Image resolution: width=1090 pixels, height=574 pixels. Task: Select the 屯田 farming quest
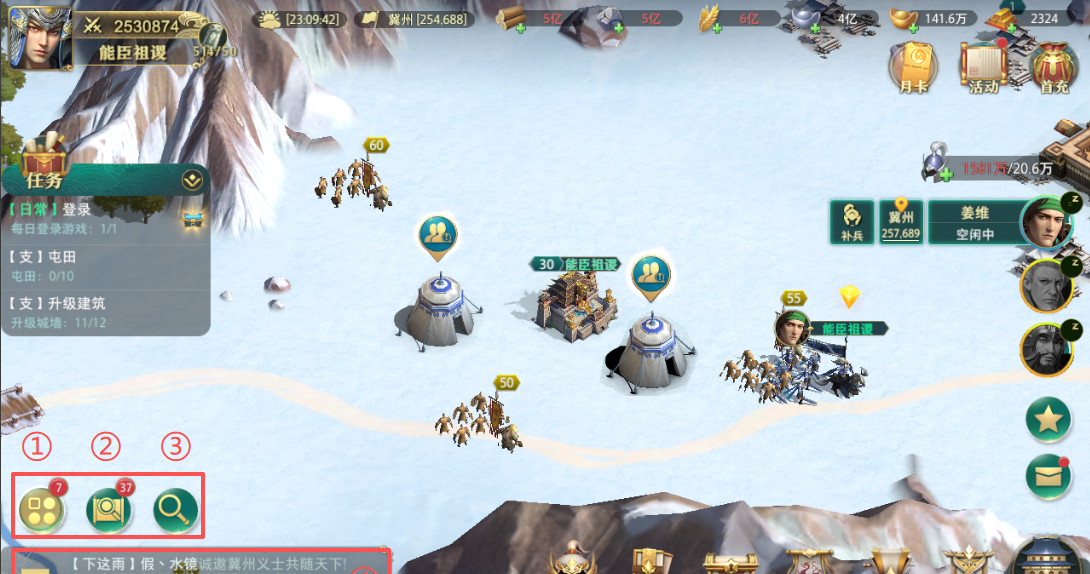(x=100, y=265)
